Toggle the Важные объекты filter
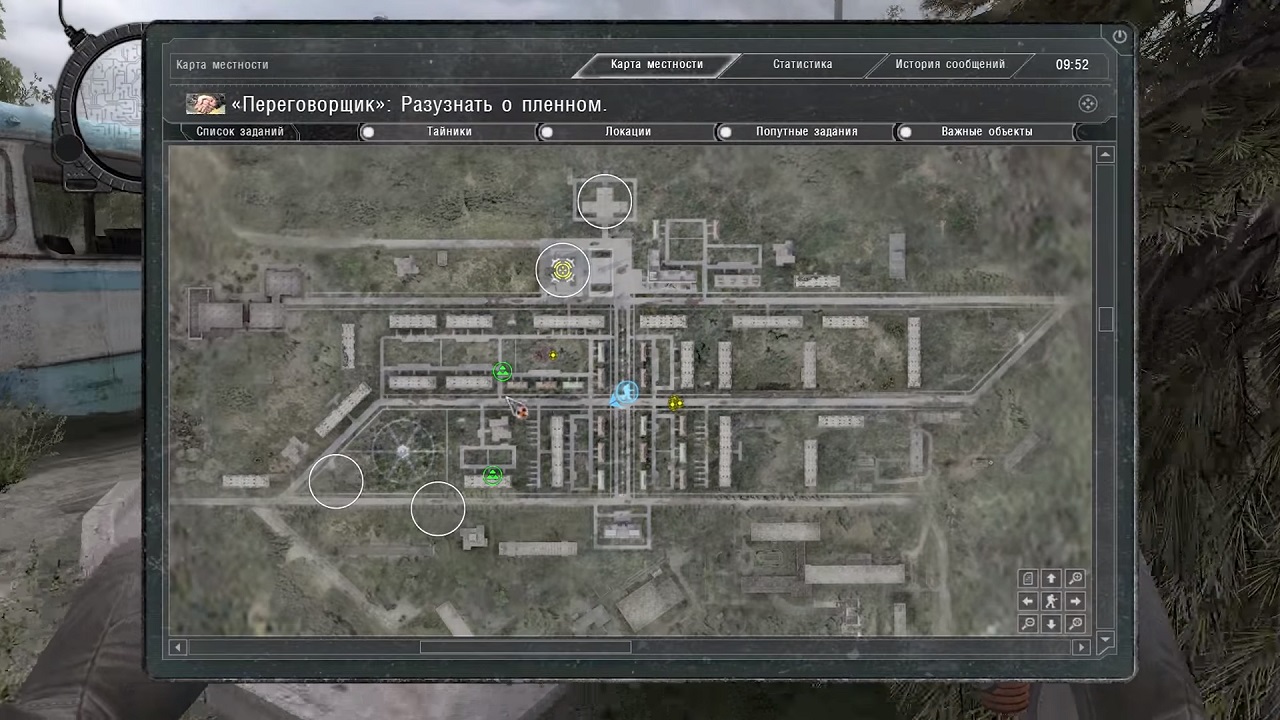The image size is (1280, 720). 985,132
